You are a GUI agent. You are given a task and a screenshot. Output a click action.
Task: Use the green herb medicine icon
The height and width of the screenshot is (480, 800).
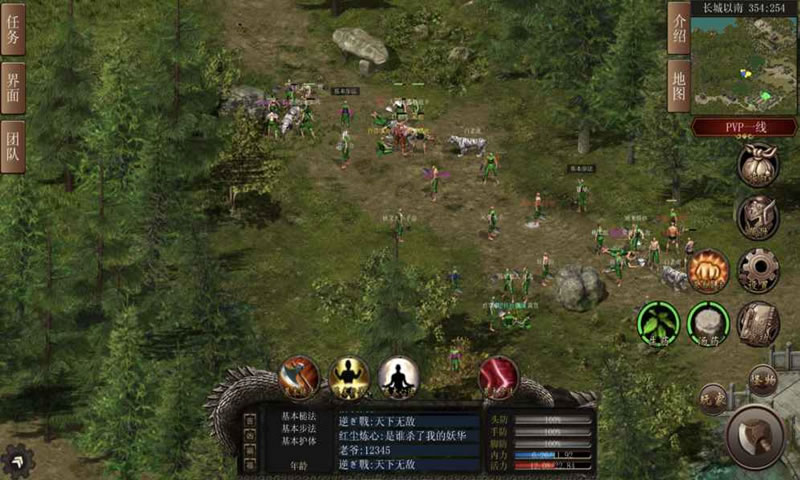[x=658, y=323]
